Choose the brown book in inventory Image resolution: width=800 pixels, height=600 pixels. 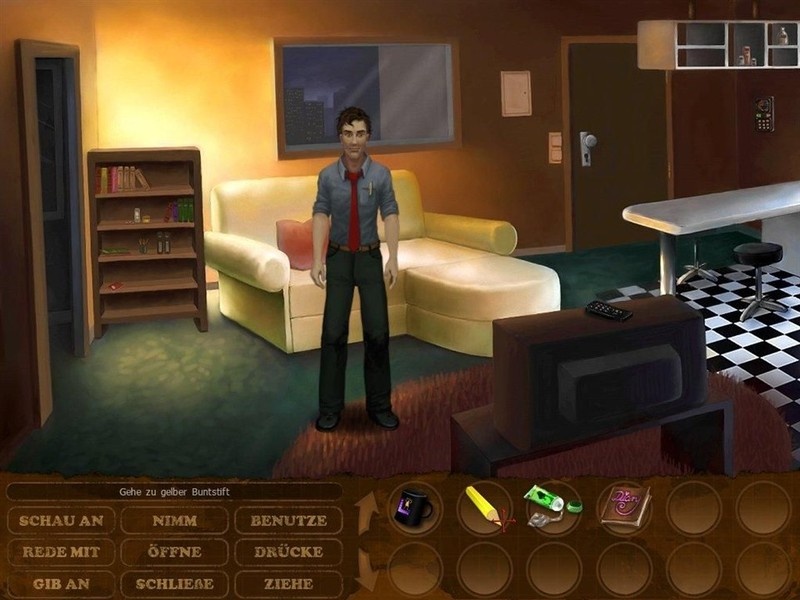(x=622, y=505)
